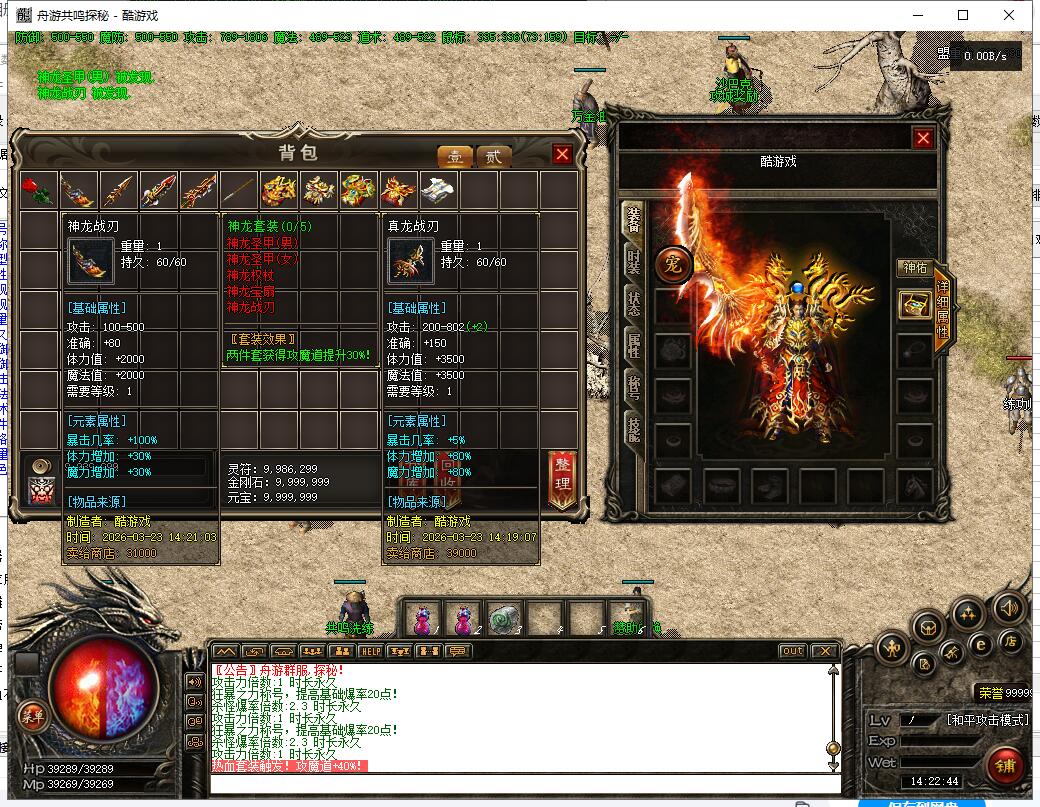Switch to the 称号 title tab
1040x807 pixels.
(633, 388)
